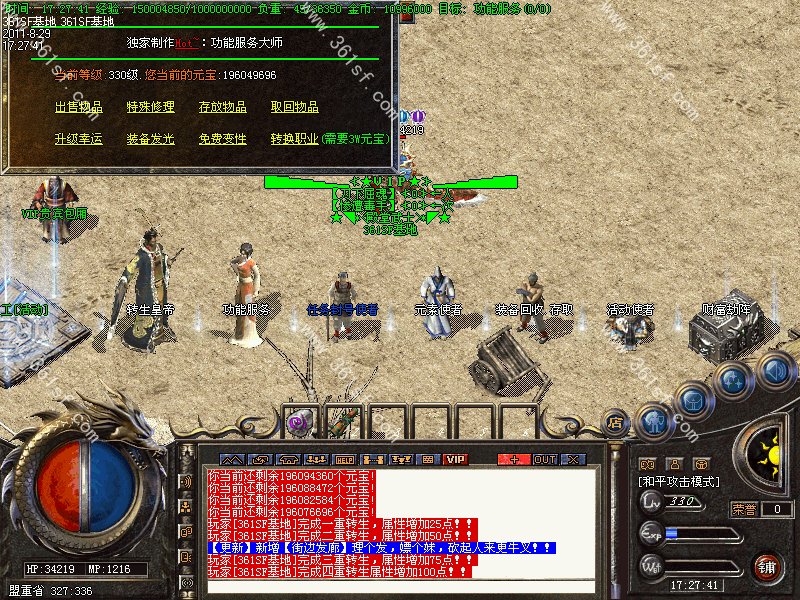This screenshot has height=600, width=800.
Task: Select 免费变性 option
Action: [x=222, y=139]
